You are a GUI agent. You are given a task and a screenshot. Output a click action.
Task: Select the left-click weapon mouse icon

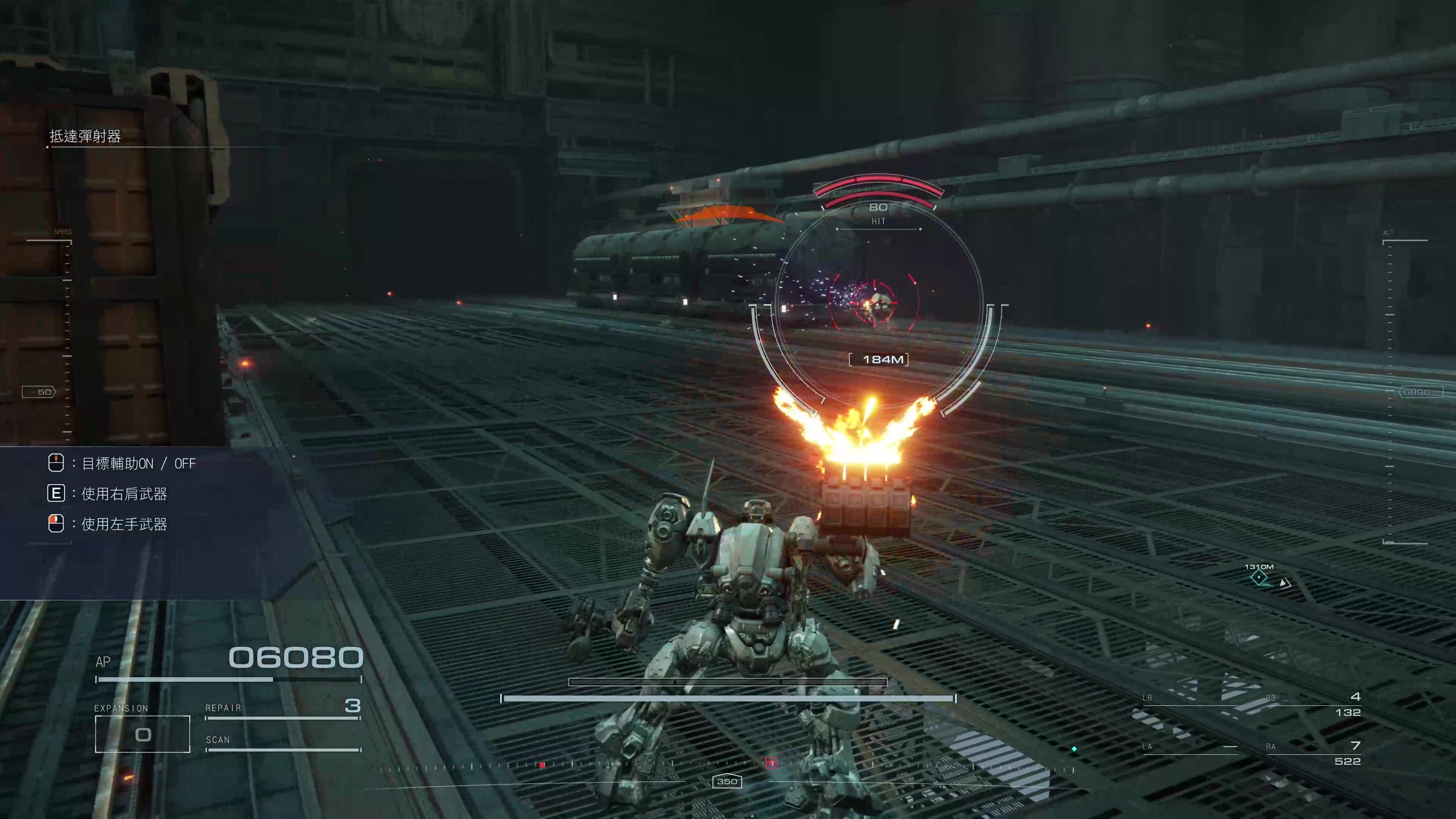pos(56,524)
